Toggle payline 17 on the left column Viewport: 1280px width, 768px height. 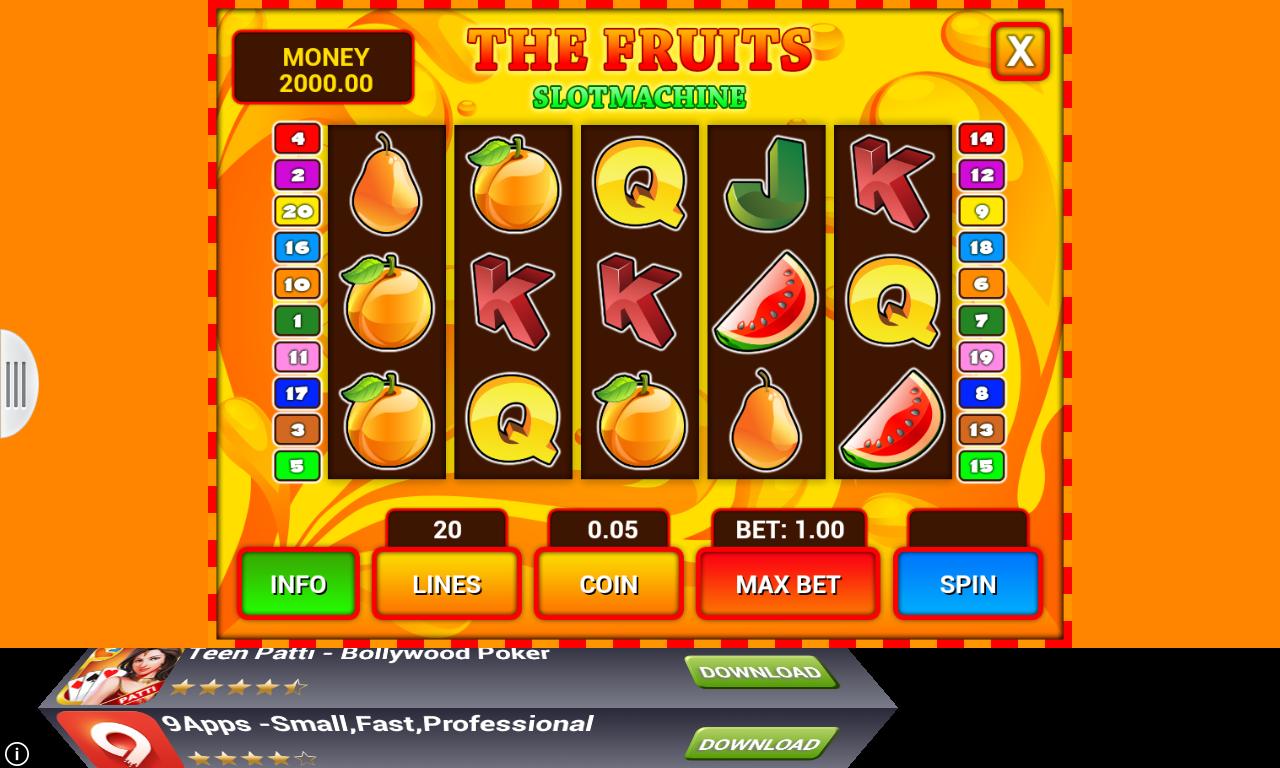coord(296,392)
